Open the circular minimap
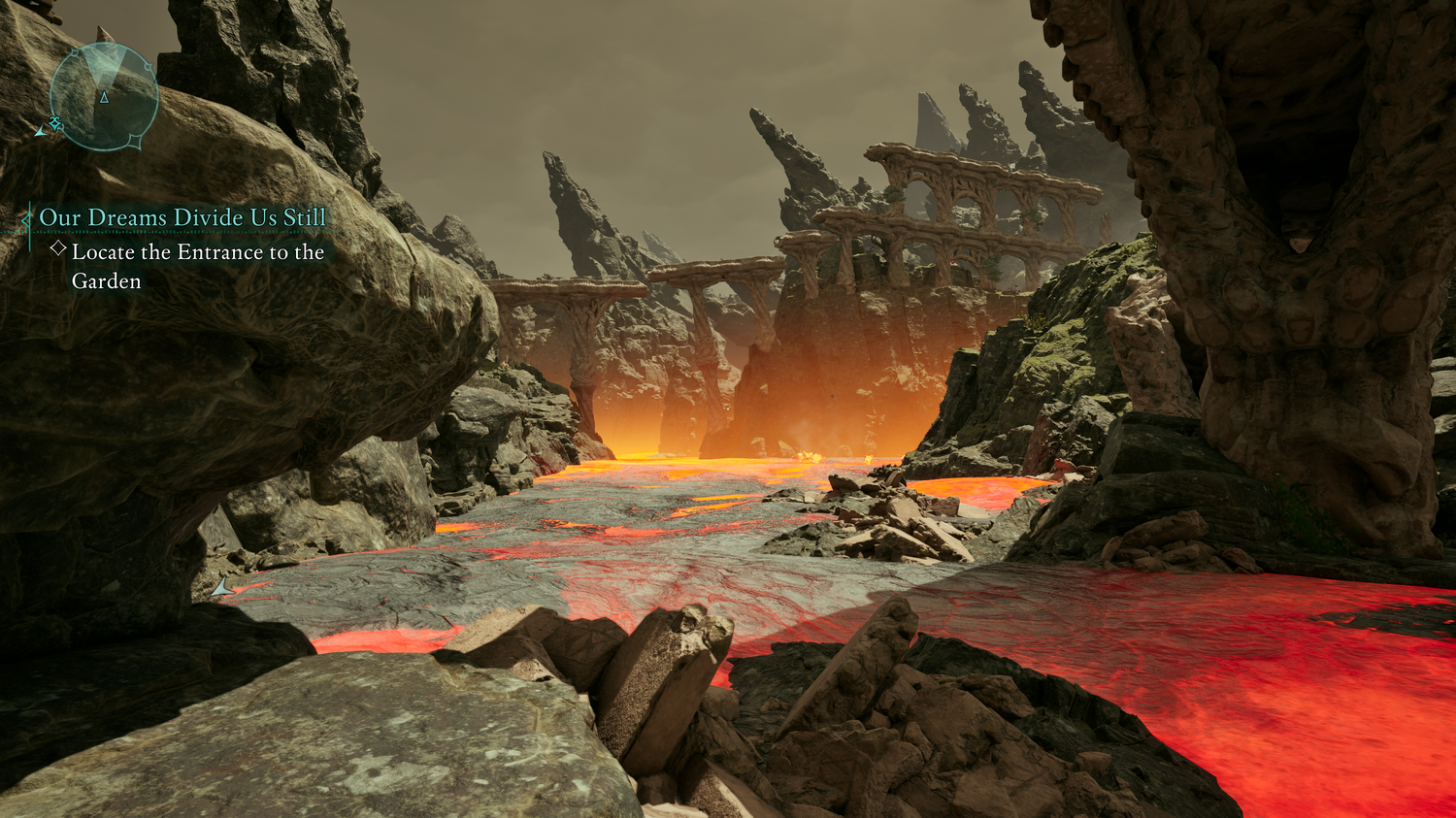Image resolution: width=1456 pixels, height=818 pixels. tap(104, 97)
